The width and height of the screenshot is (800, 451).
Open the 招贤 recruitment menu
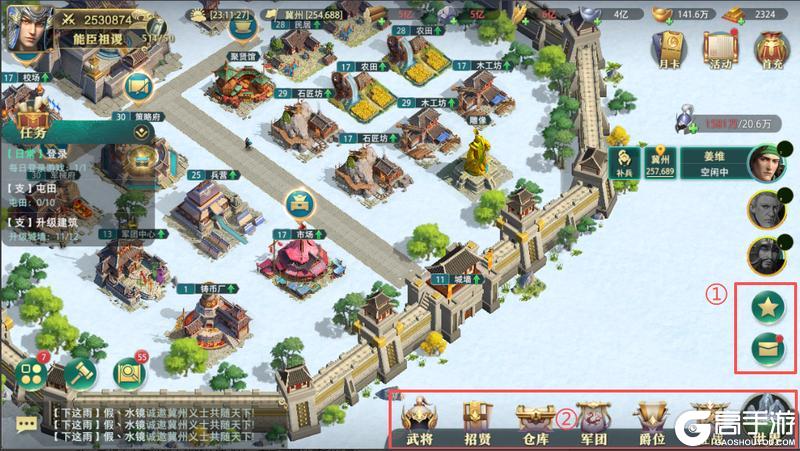tap(477, 420)
